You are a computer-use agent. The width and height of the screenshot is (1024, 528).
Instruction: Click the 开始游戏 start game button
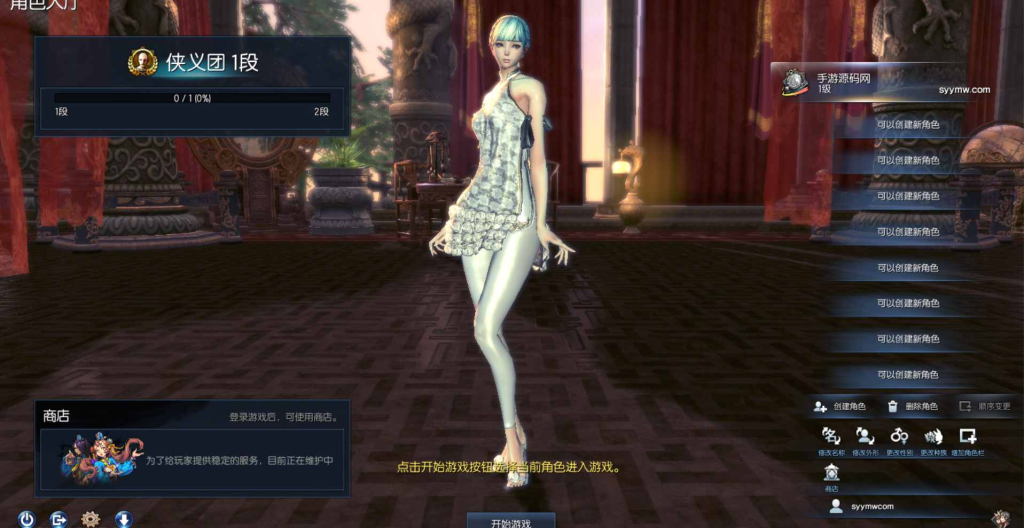[511, 521]
